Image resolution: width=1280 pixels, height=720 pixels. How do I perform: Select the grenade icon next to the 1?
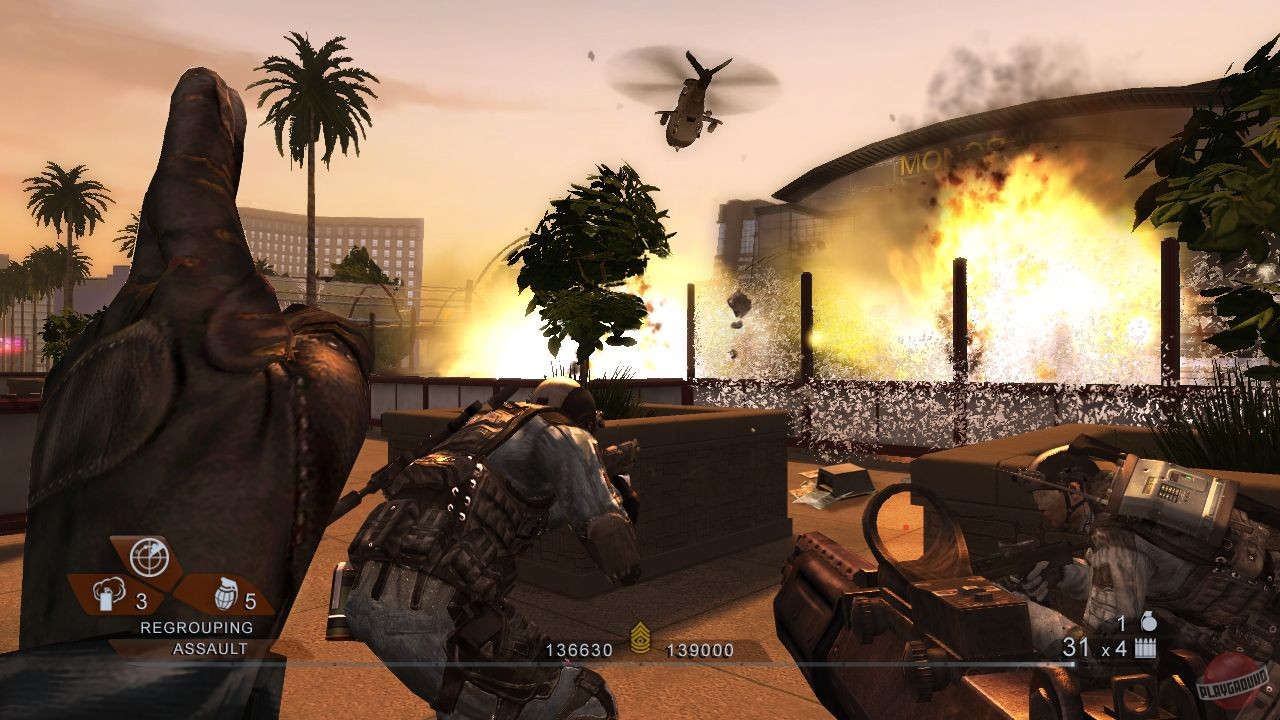click(1150, 621)
